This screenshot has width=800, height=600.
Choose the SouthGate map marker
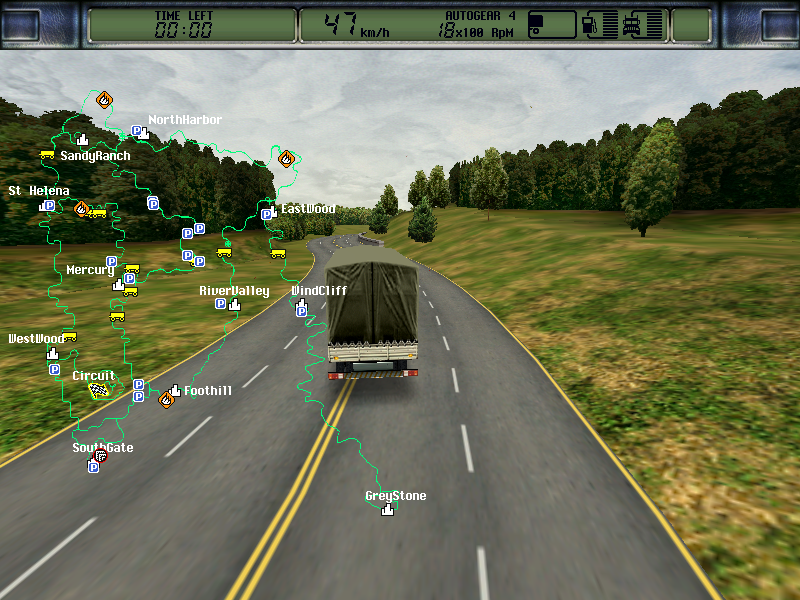pos(99,458)
